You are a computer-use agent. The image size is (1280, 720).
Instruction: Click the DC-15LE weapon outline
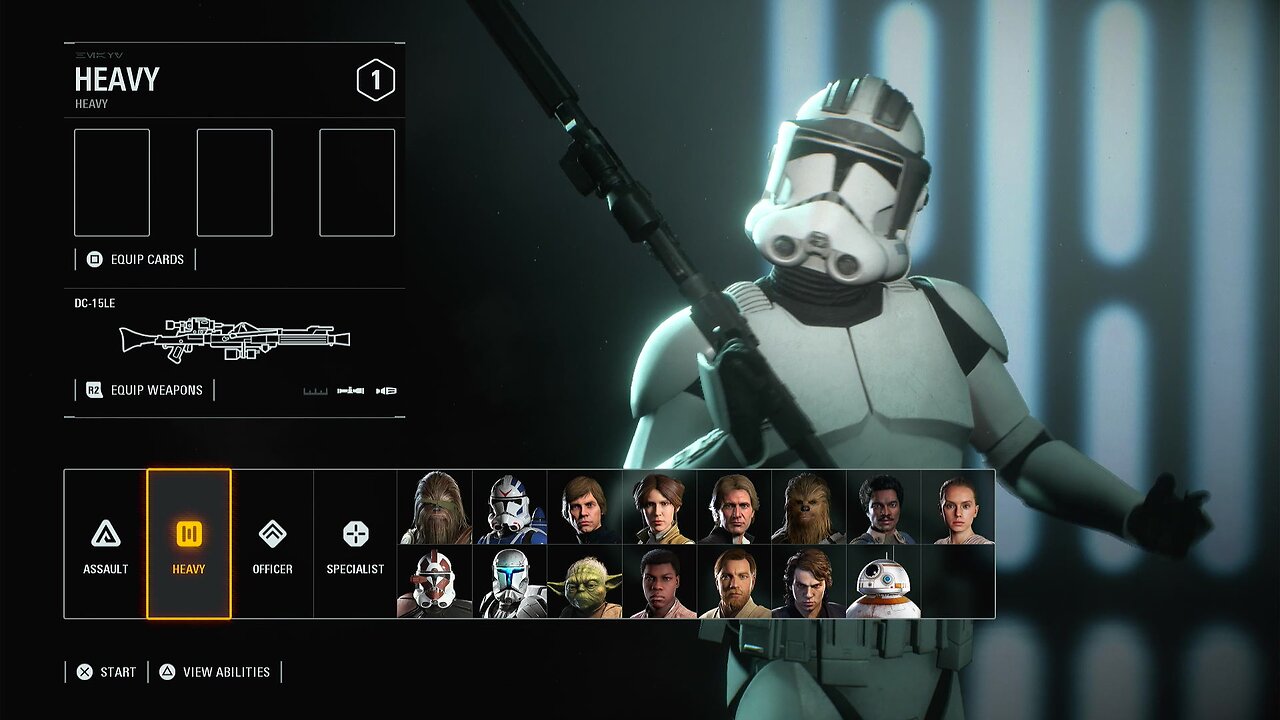235,339
